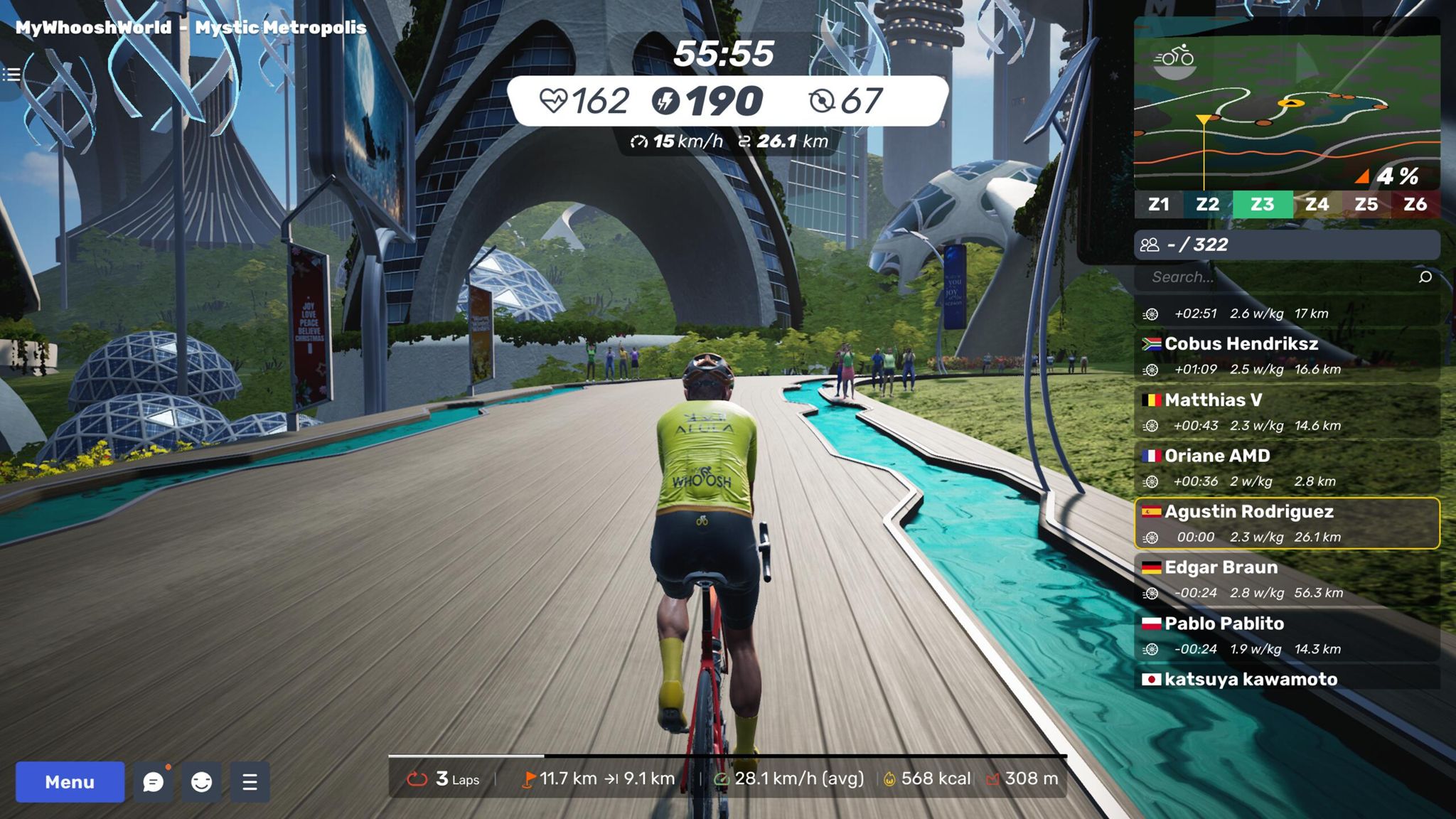Open the blue Menu button
This screenshot has width=1456, height=819.
[70, 782]
